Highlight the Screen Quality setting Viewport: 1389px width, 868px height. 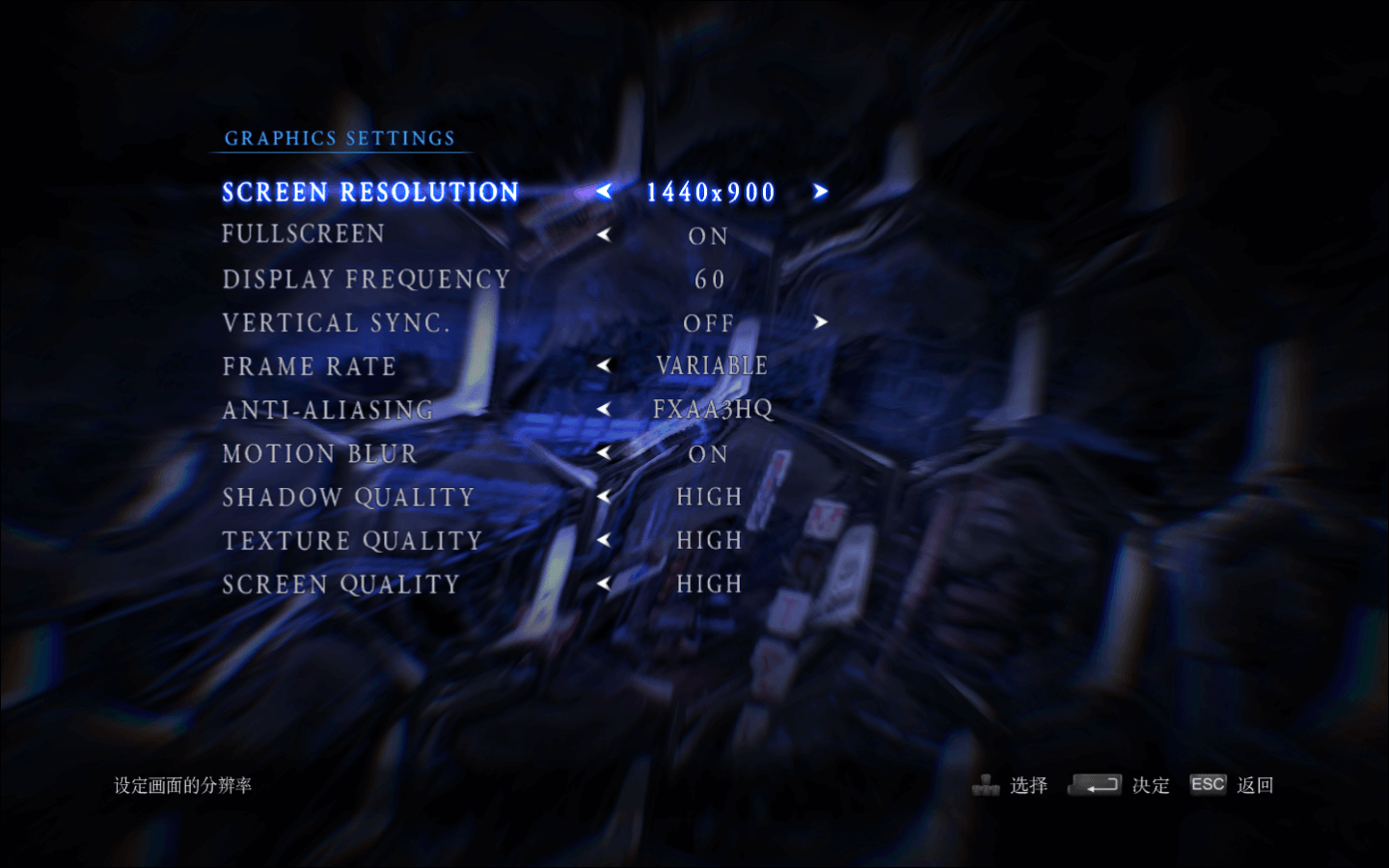pos(340,584)
